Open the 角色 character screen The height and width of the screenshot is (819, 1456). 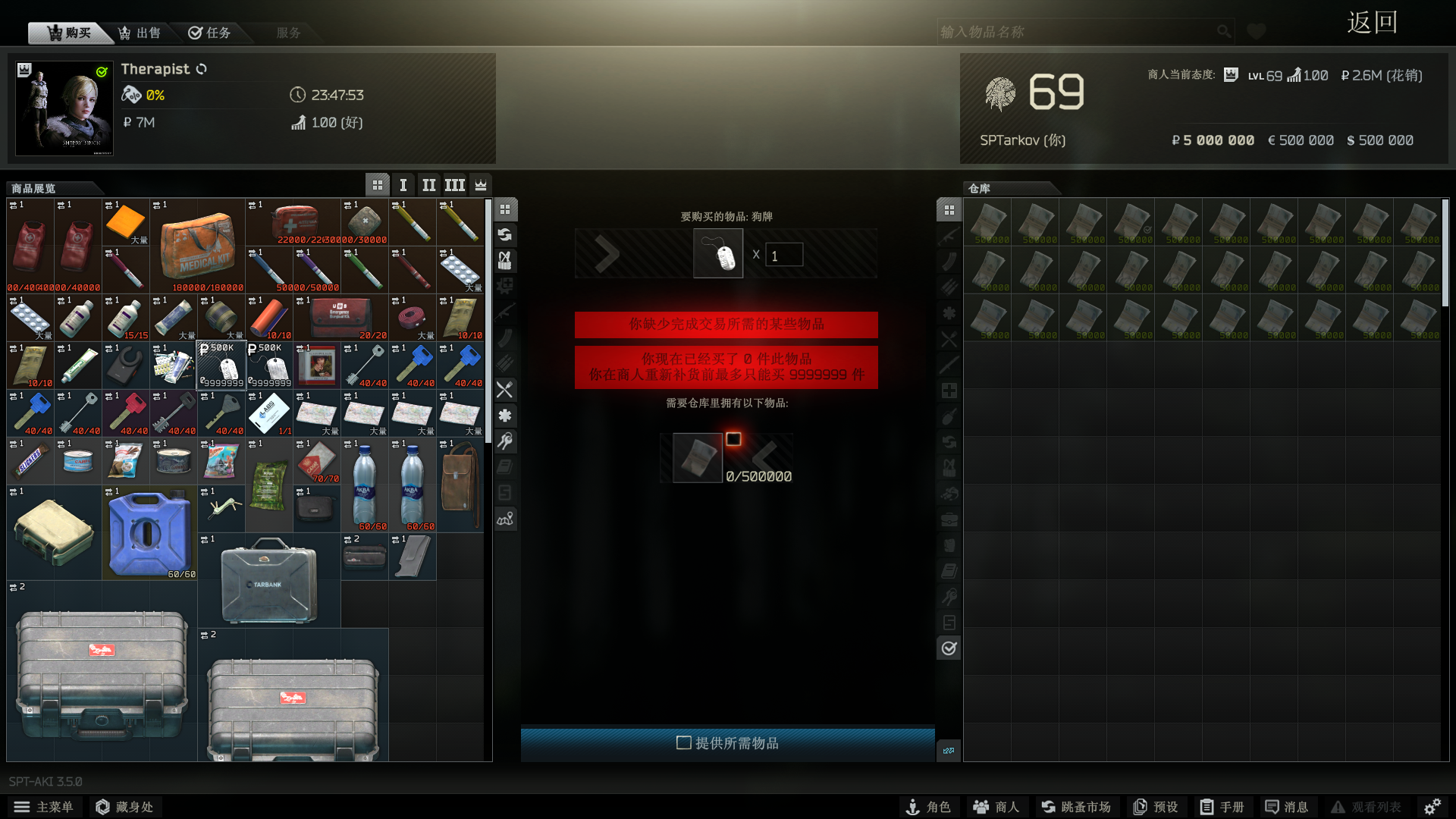coord(929,807)
